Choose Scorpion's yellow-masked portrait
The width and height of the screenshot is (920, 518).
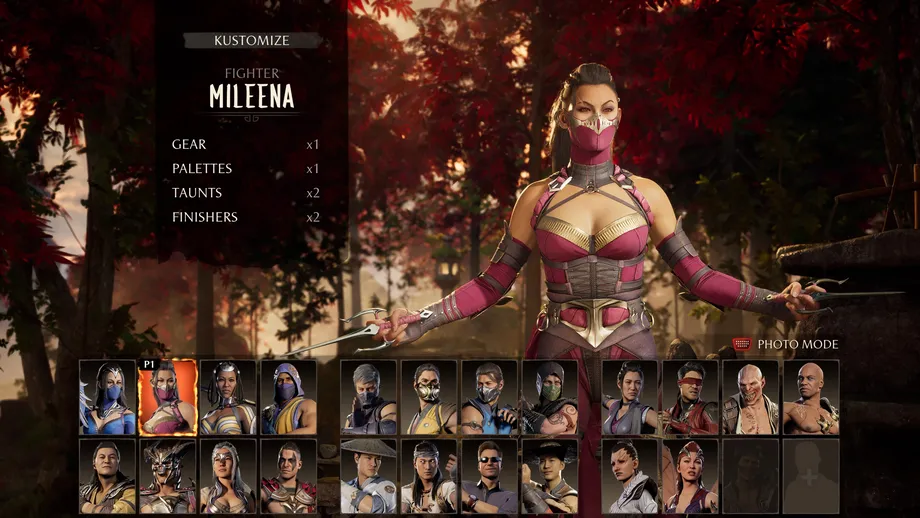(429, 398)
